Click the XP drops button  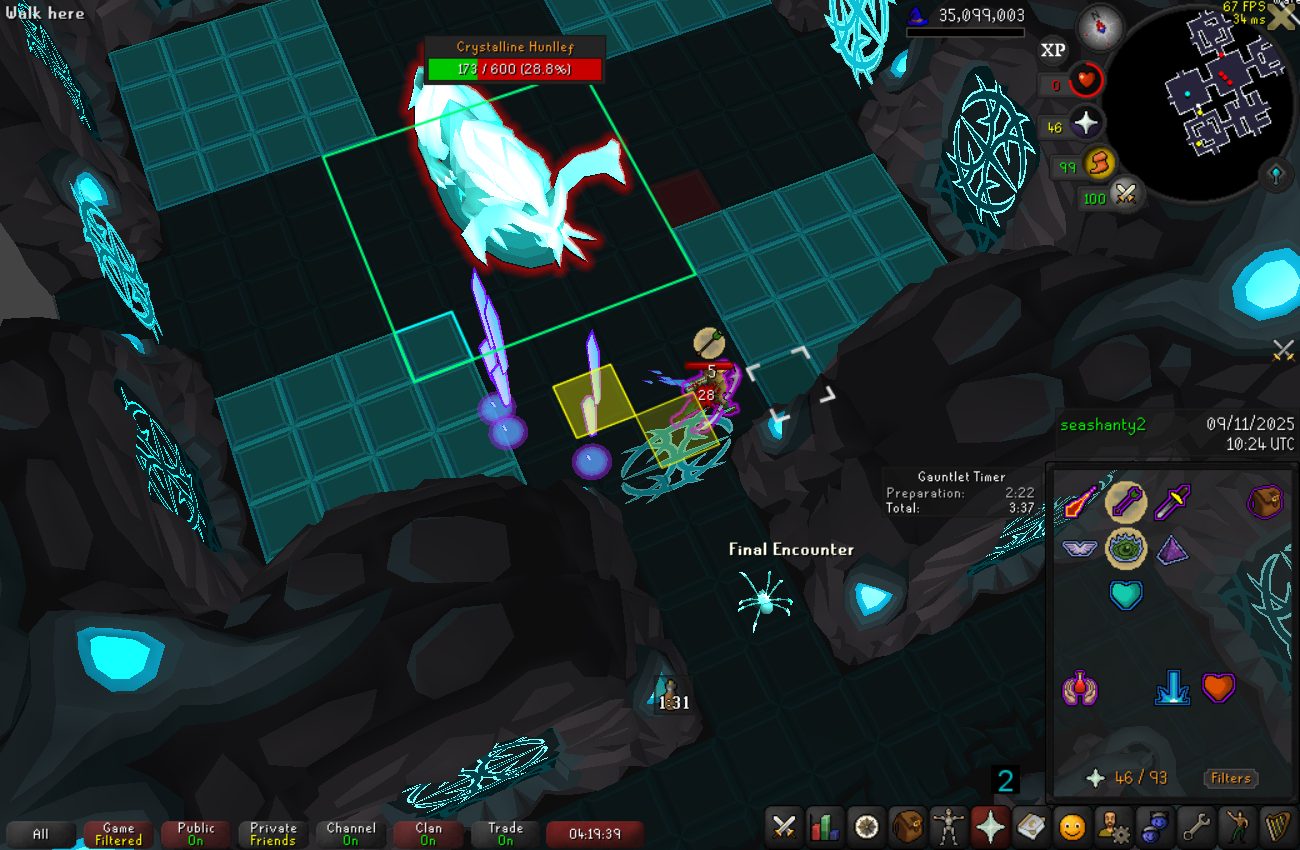[x=1053, y=50]
